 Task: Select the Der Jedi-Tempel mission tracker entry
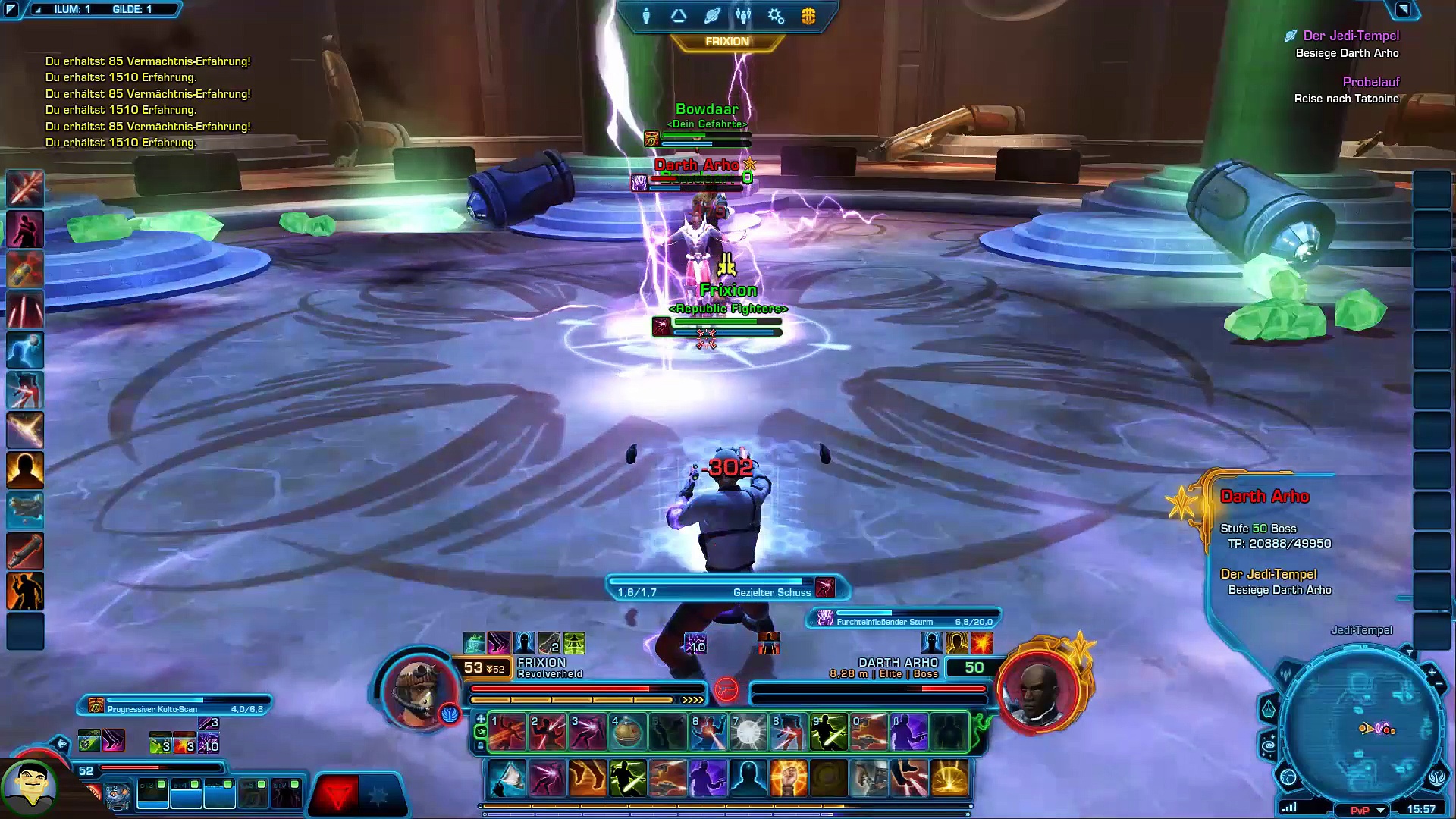coord(1351,36)
